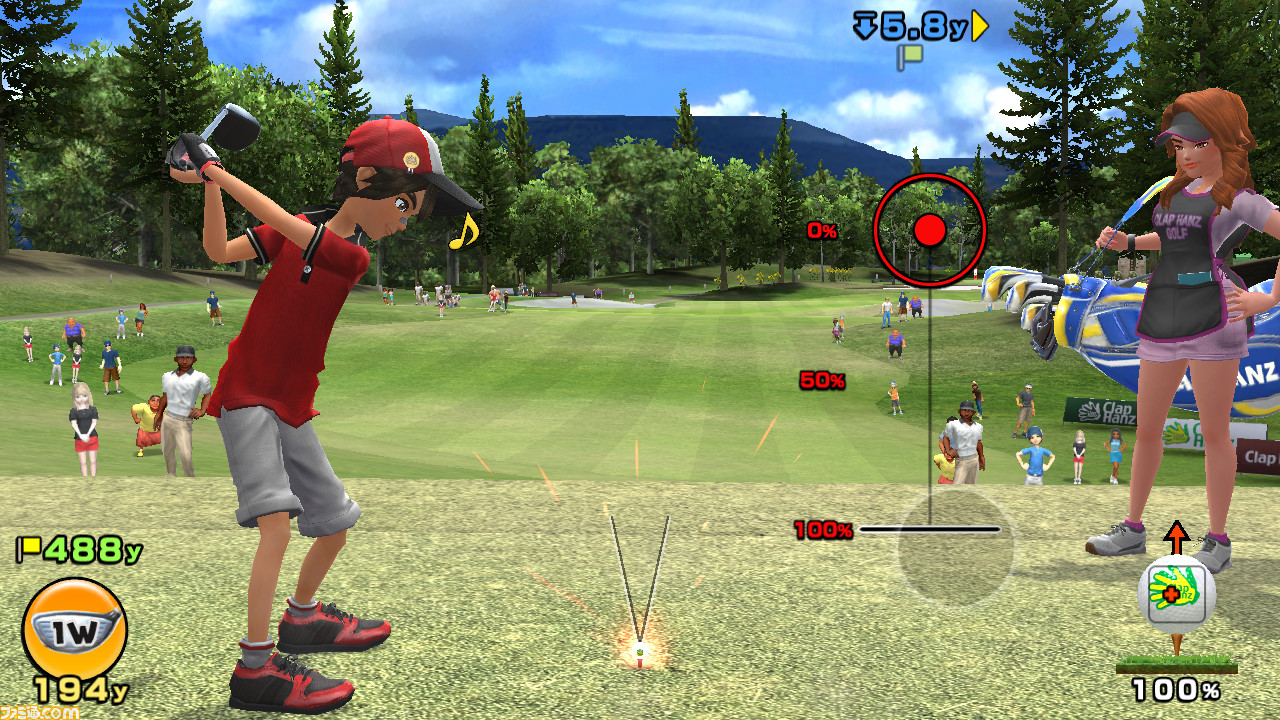Viewport: 1280px width, 720px height.
Task: Toggle the aiming reticle's red center dot
Action: point(931,229)
